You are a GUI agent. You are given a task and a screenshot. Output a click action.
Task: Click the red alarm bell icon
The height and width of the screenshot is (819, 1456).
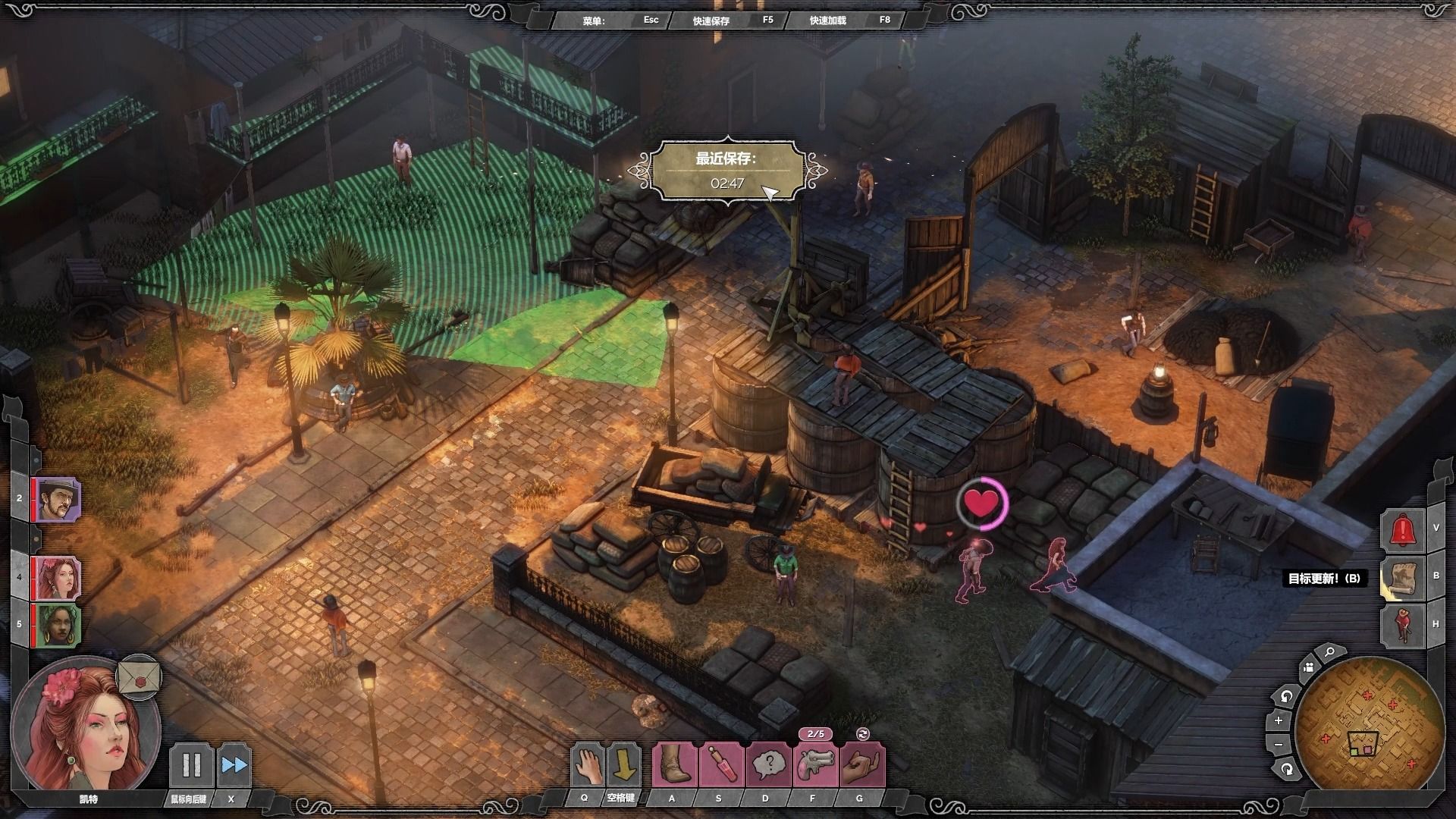[x=1404, y=529]
